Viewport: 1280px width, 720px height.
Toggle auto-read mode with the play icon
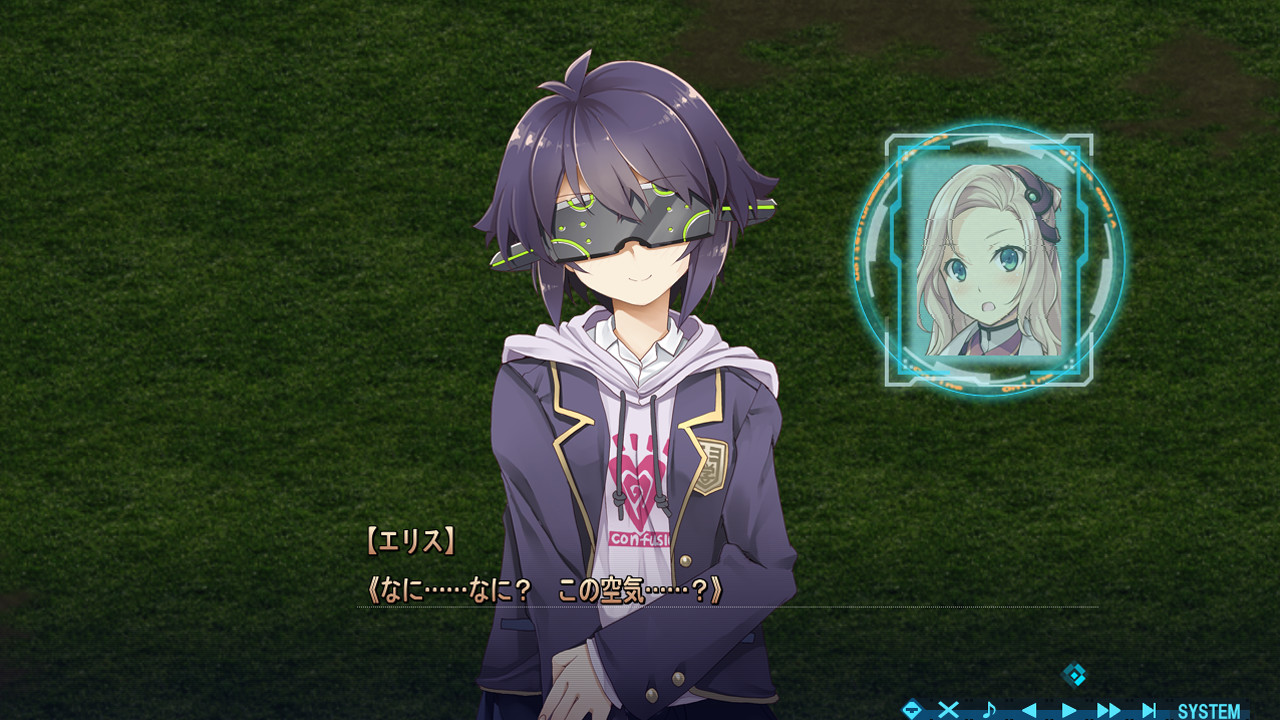tap(1070, 709)
